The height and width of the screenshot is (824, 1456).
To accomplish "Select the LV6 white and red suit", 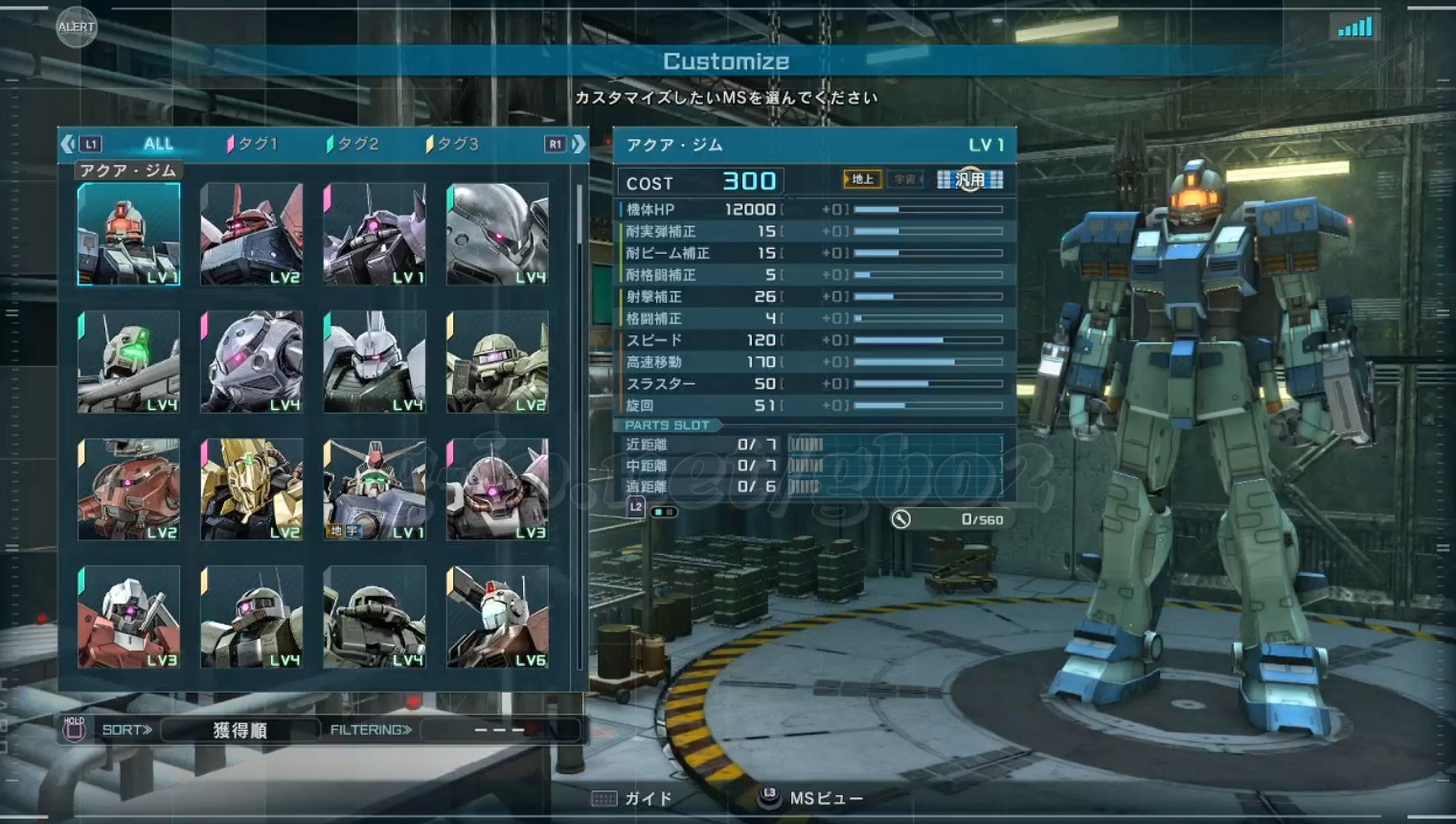I will click(x=497, y=617).
